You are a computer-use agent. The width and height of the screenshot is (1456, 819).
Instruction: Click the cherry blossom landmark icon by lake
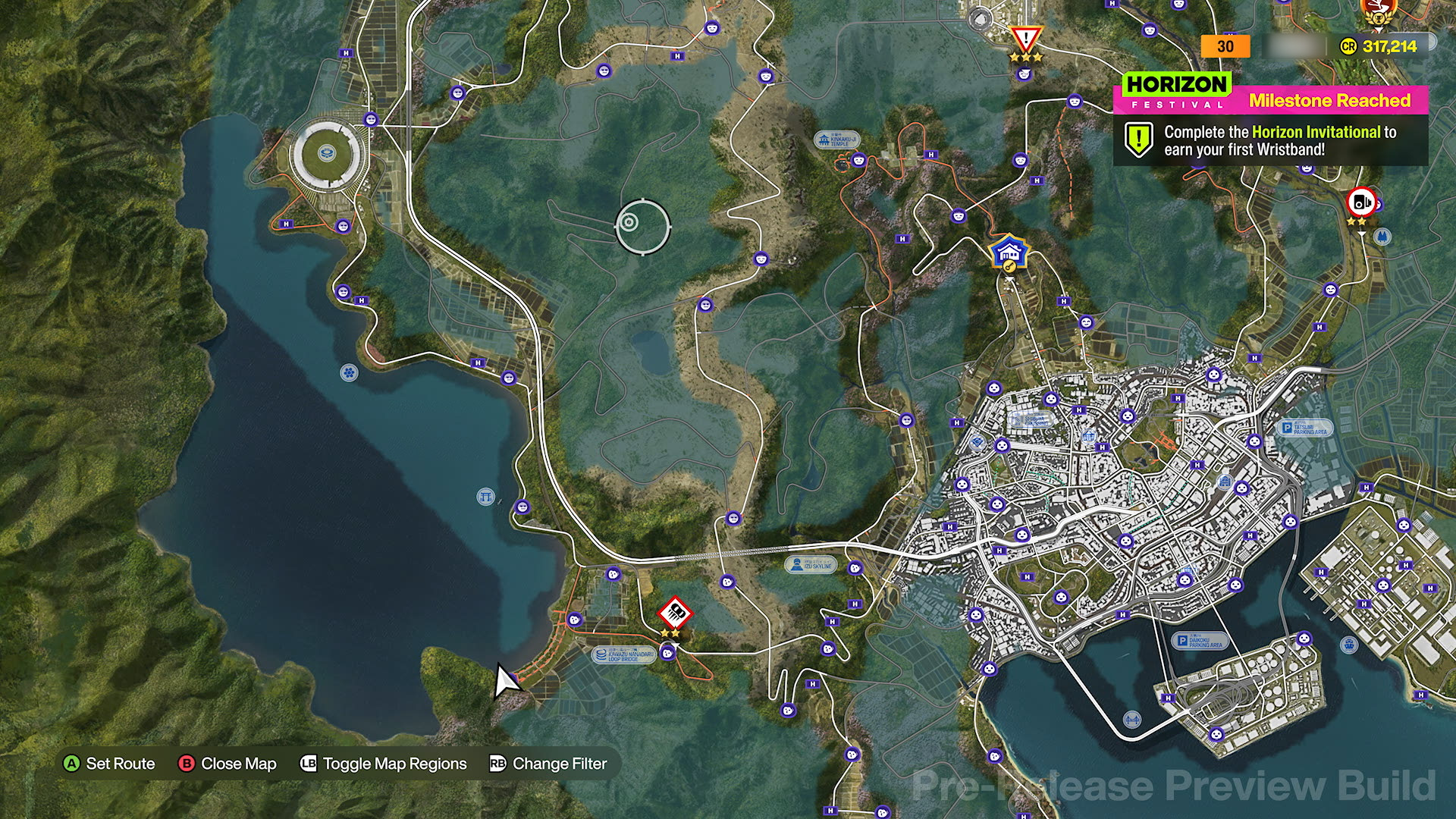tap(348, 372)
